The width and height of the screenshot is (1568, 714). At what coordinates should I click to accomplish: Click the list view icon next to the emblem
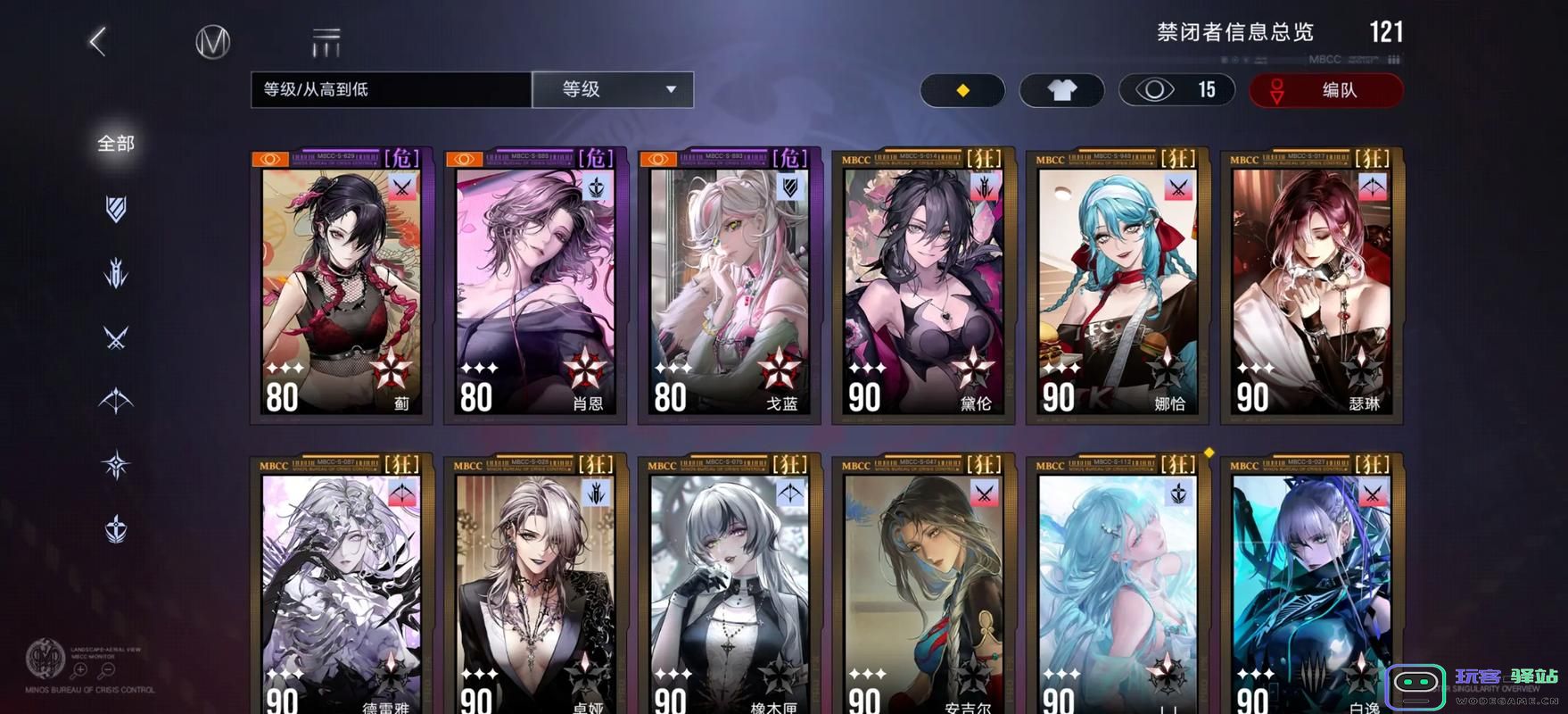325,39
